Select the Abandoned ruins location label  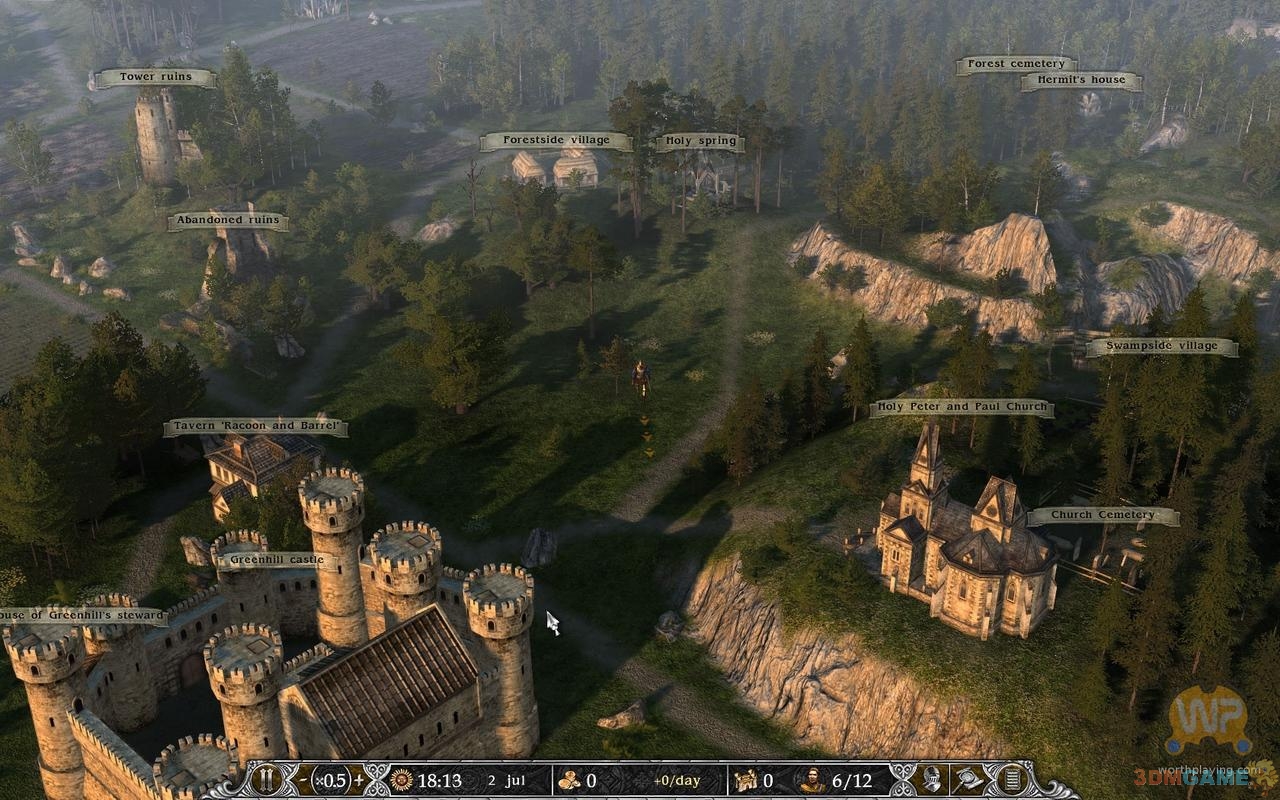(x=227, y=221)
